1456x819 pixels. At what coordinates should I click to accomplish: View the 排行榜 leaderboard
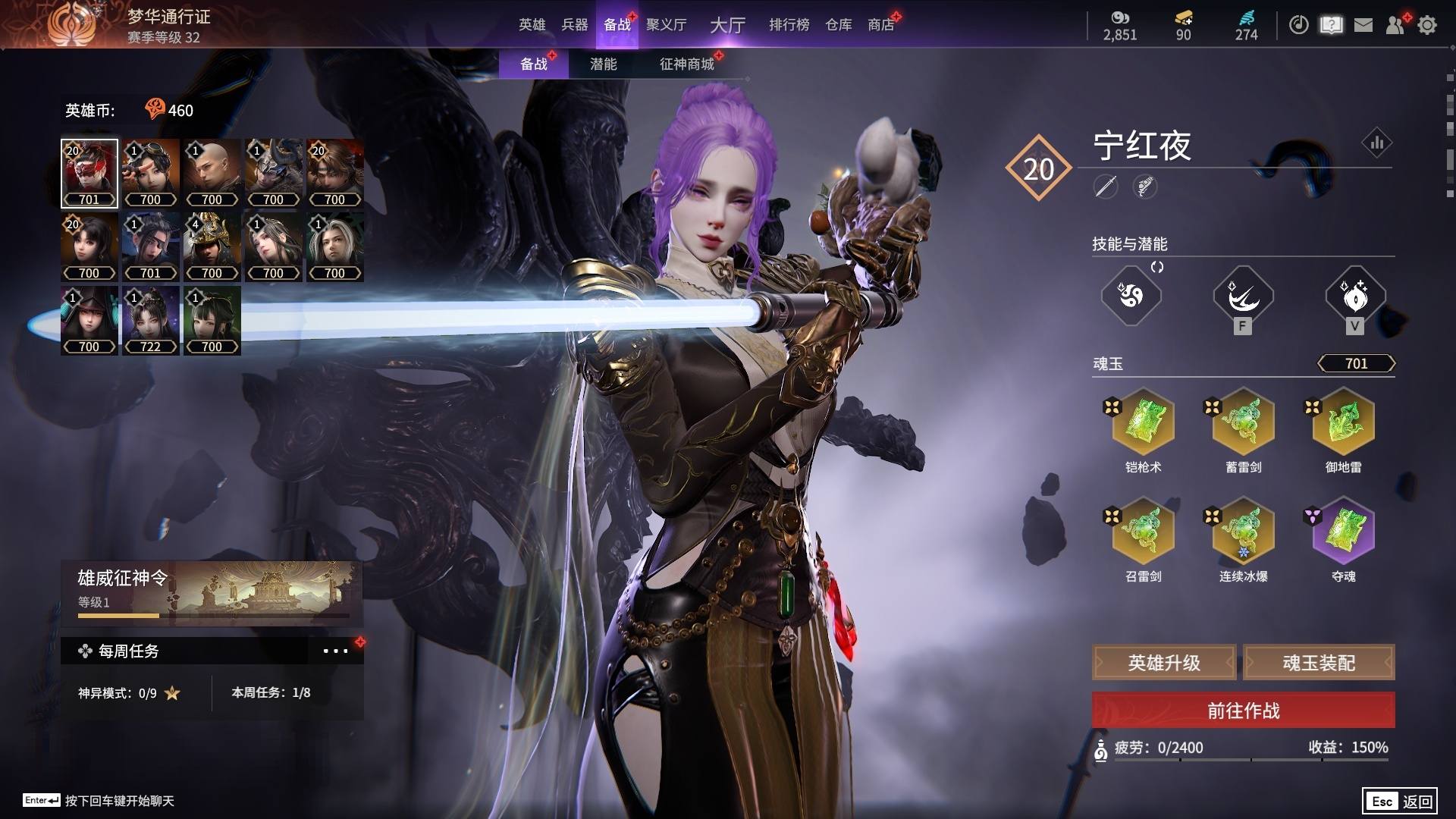point(789,25)
